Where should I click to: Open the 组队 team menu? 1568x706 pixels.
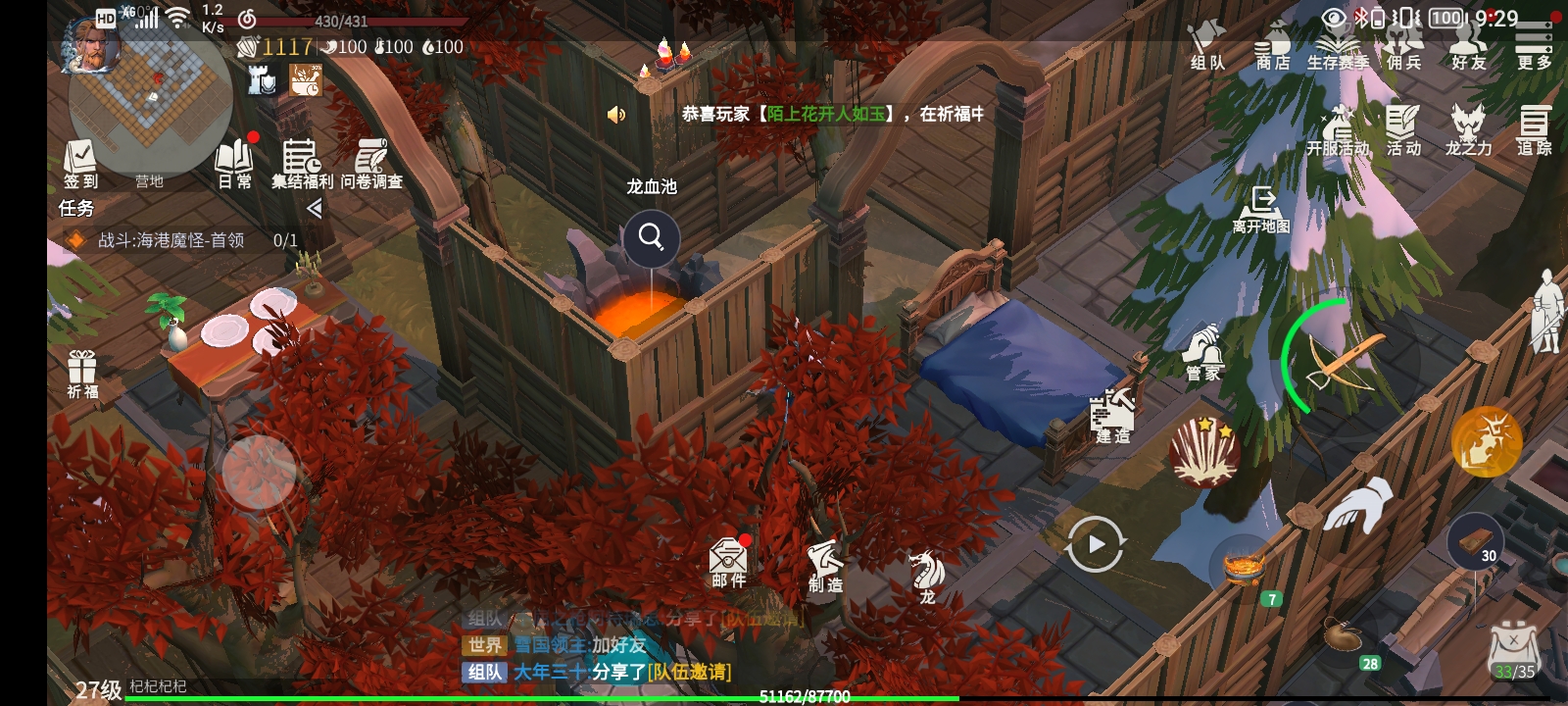coord(1207,47)
